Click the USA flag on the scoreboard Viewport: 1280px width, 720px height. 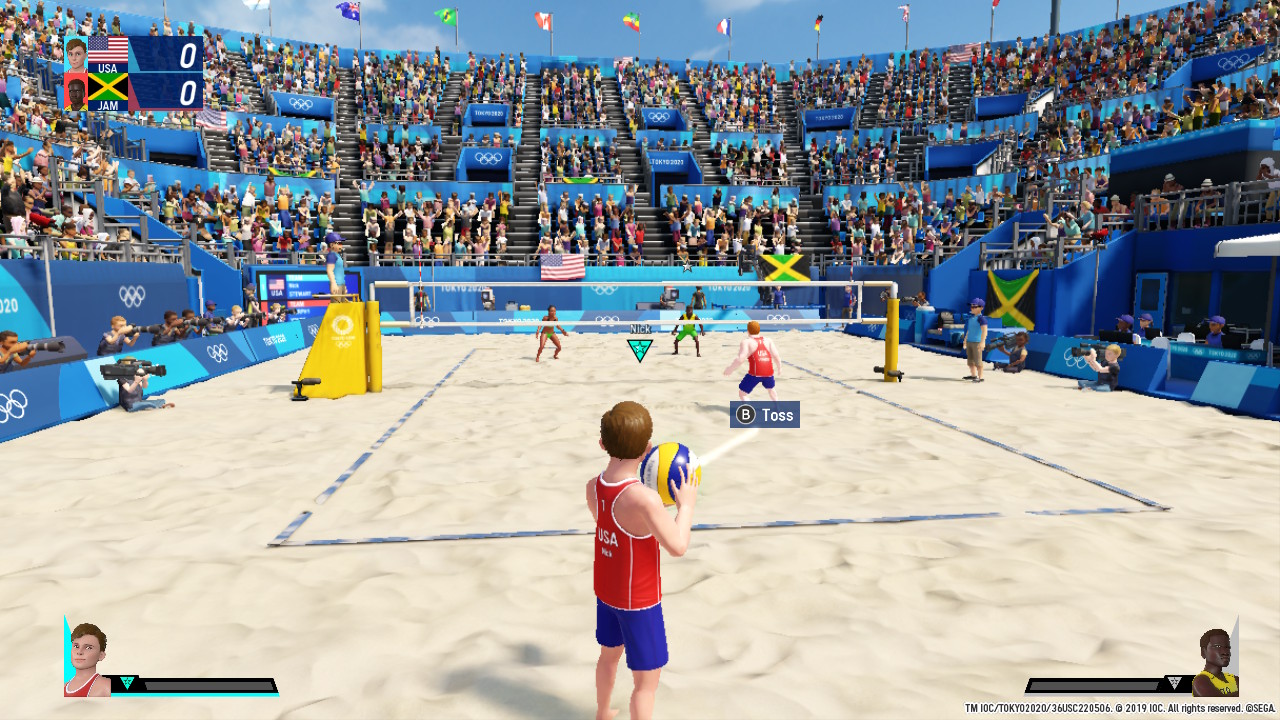coord(108,50)
